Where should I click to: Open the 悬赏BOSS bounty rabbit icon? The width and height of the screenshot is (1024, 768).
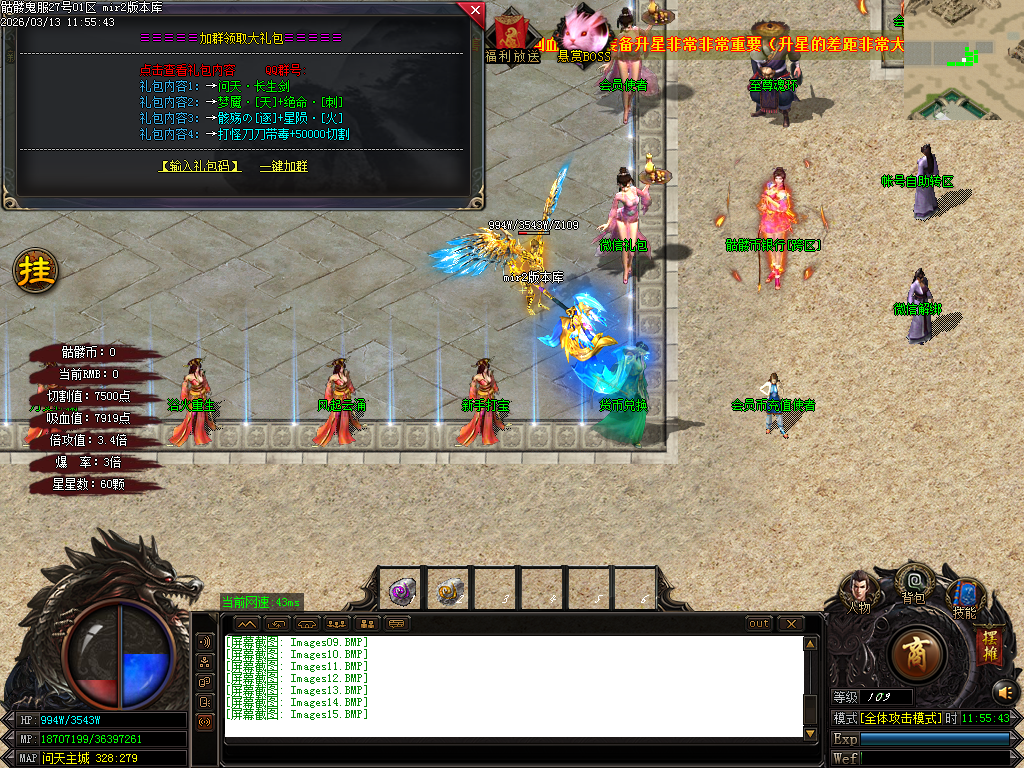(583, 34)
